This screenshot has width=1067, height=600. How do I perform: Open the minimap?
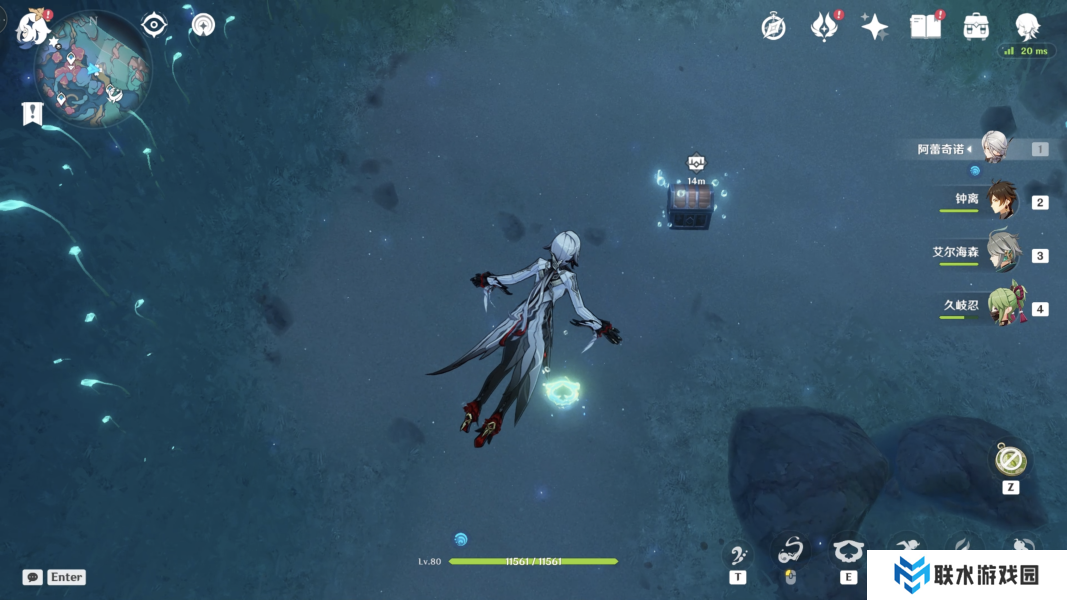[x=92, y=70]
